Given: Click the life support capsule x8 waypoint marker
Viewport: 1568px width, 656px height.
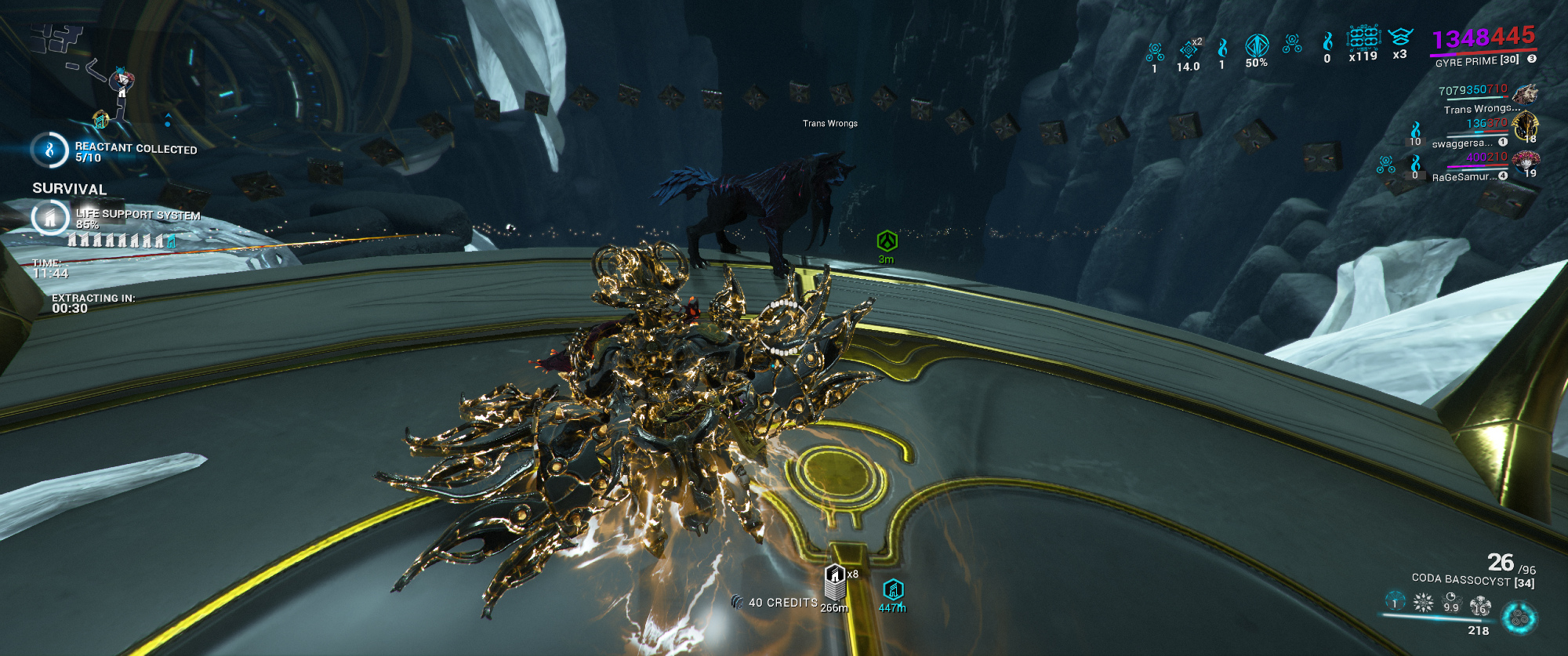Looking at the screenshot, I should 835,582.
